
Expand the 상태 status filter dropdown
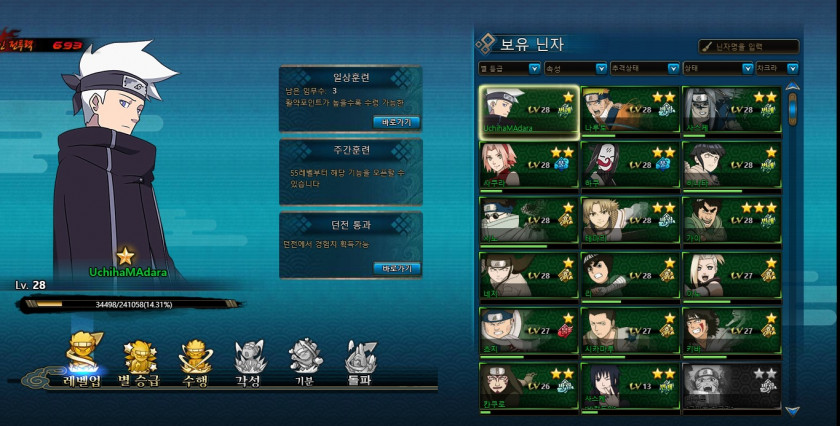point(716,69)
